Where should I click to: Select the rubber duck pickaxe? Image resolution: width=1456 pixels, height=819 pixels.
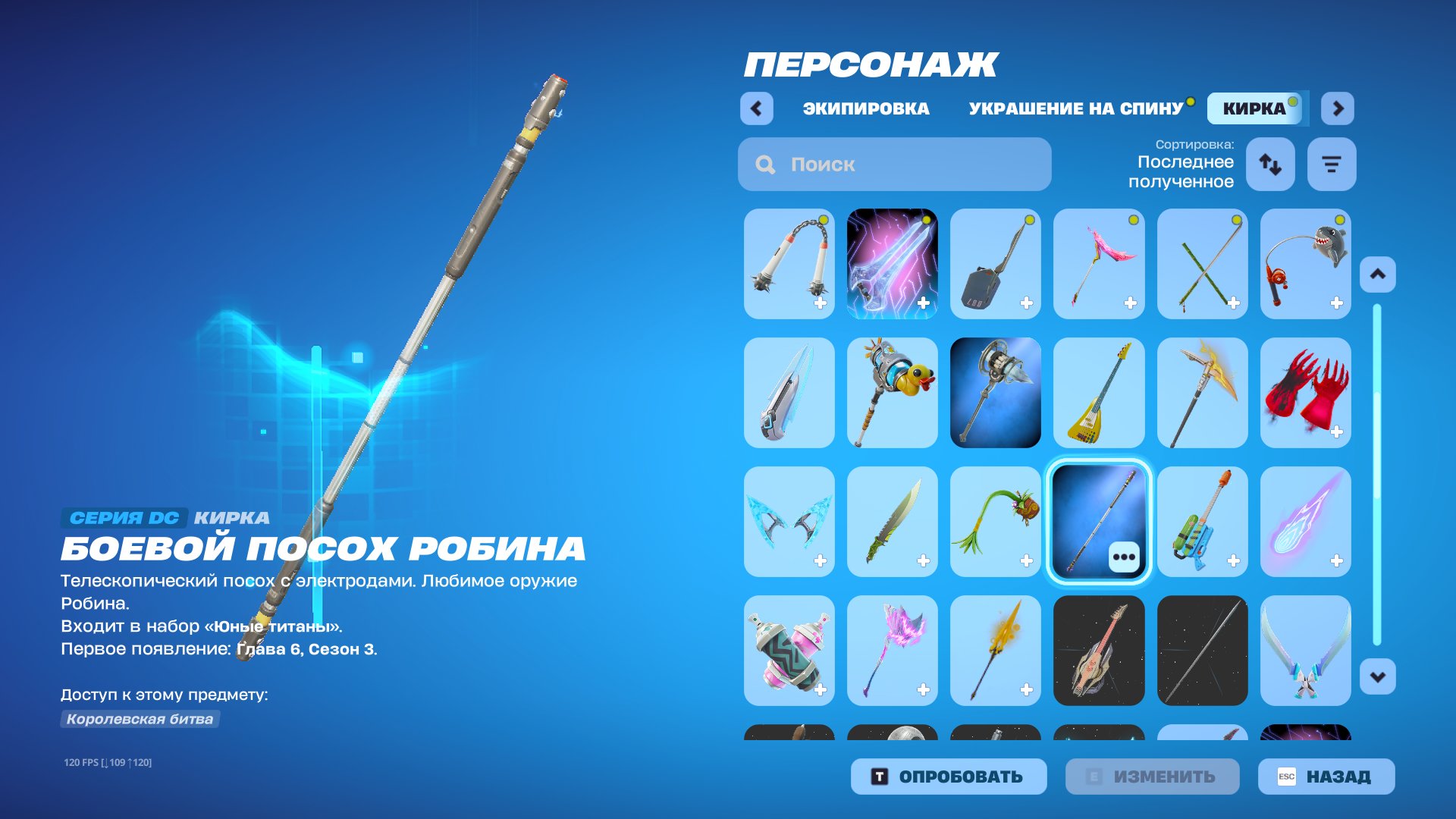pyautogui.click(x=892, y=392)
